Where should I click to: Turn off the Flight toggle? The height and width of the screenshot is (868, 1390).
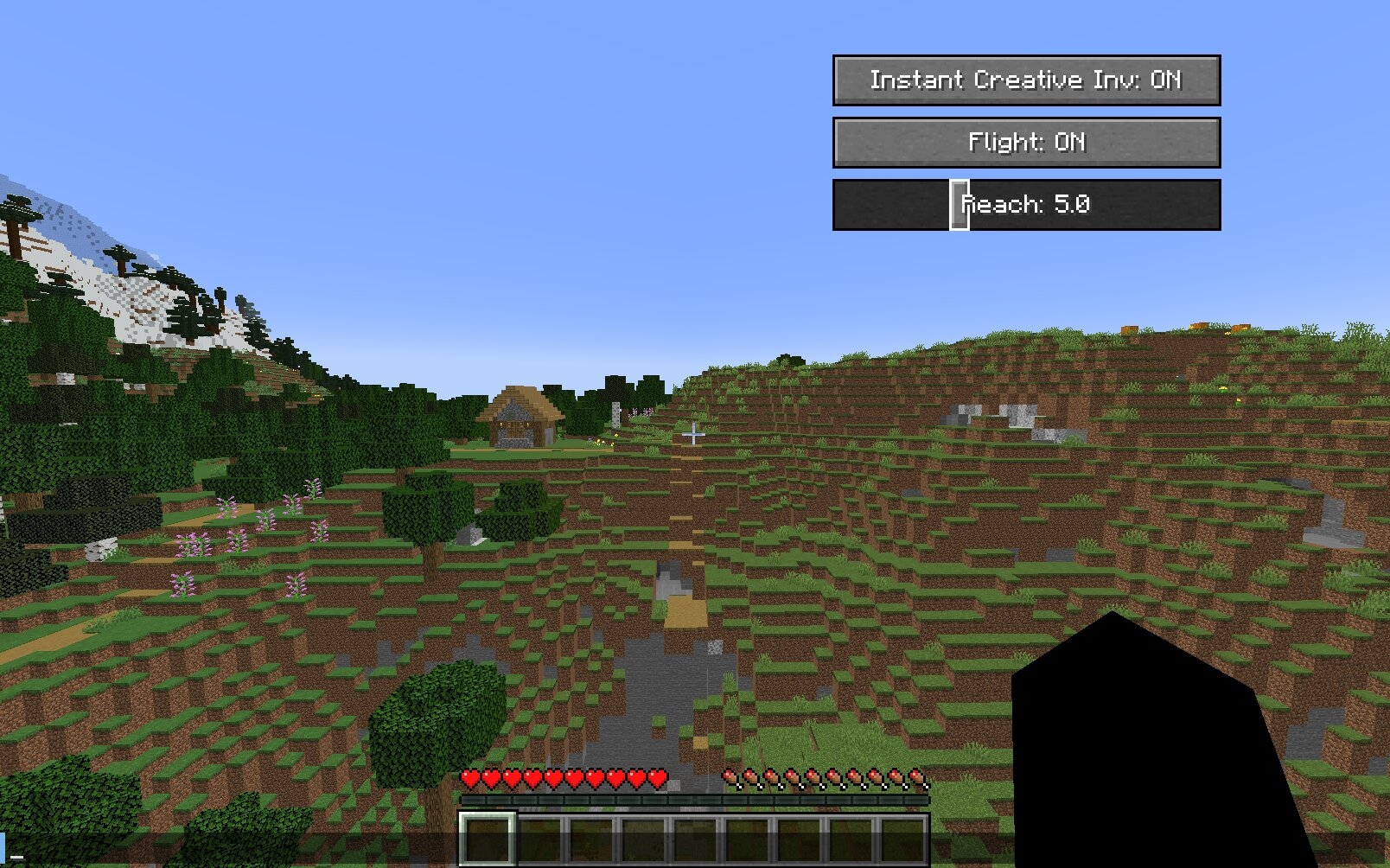point(1026,143)
